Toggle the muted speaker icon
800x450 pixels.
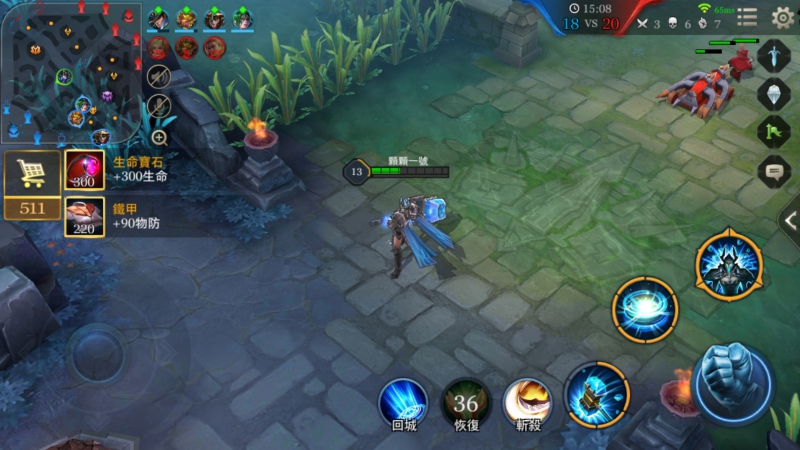point(159,77)
